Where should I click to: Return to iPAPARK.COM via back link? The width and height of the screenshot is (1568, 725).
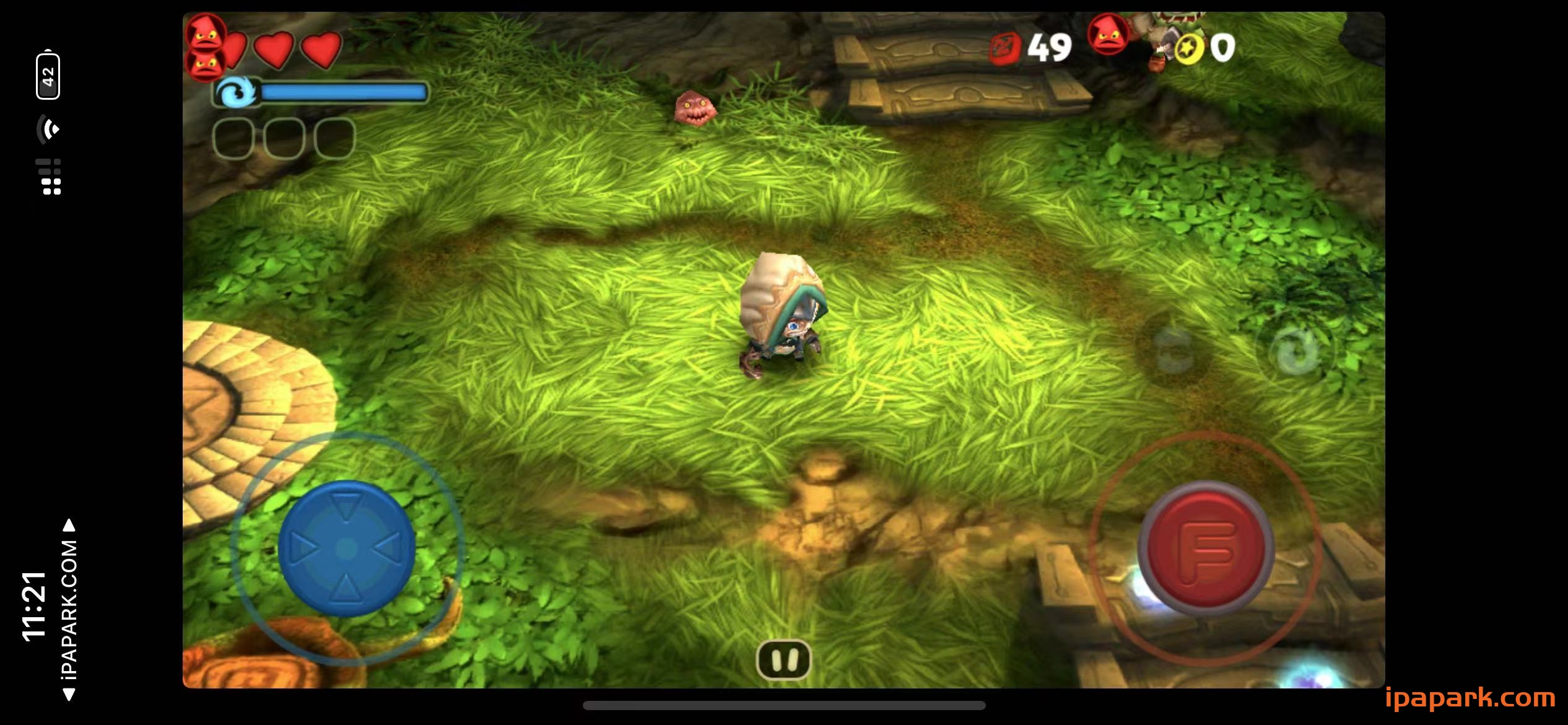pyautogui.click(x=69, y=610)
